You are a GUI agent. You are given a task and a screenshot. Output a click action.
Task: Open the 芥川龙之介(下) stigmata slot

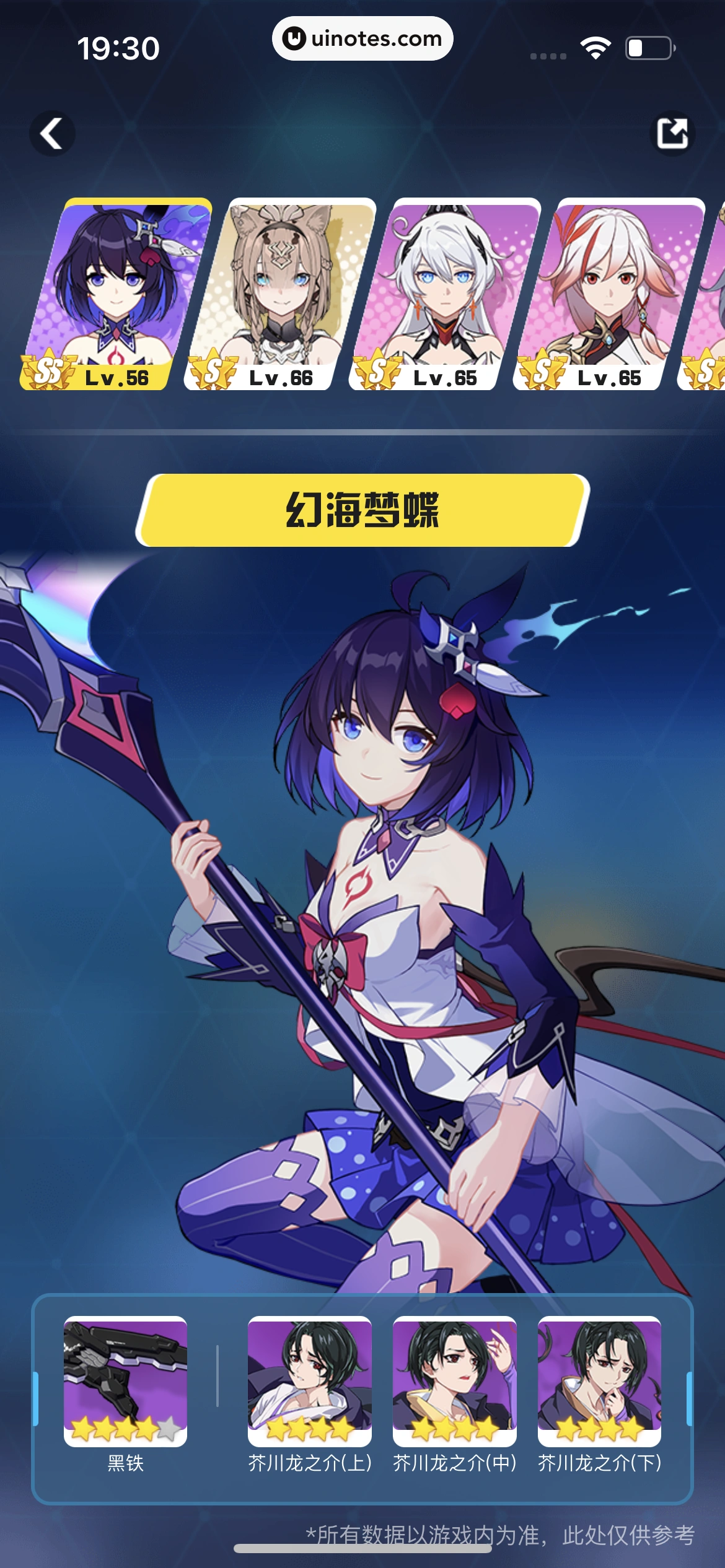coord(599,1381)
